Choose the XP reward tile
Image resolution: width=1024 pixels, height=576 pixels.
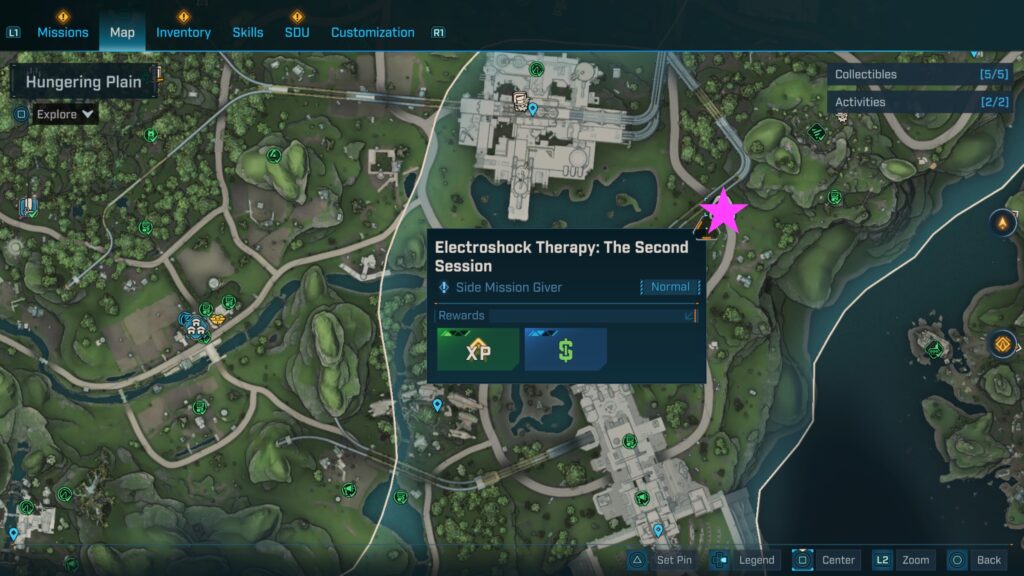[478, 350]
